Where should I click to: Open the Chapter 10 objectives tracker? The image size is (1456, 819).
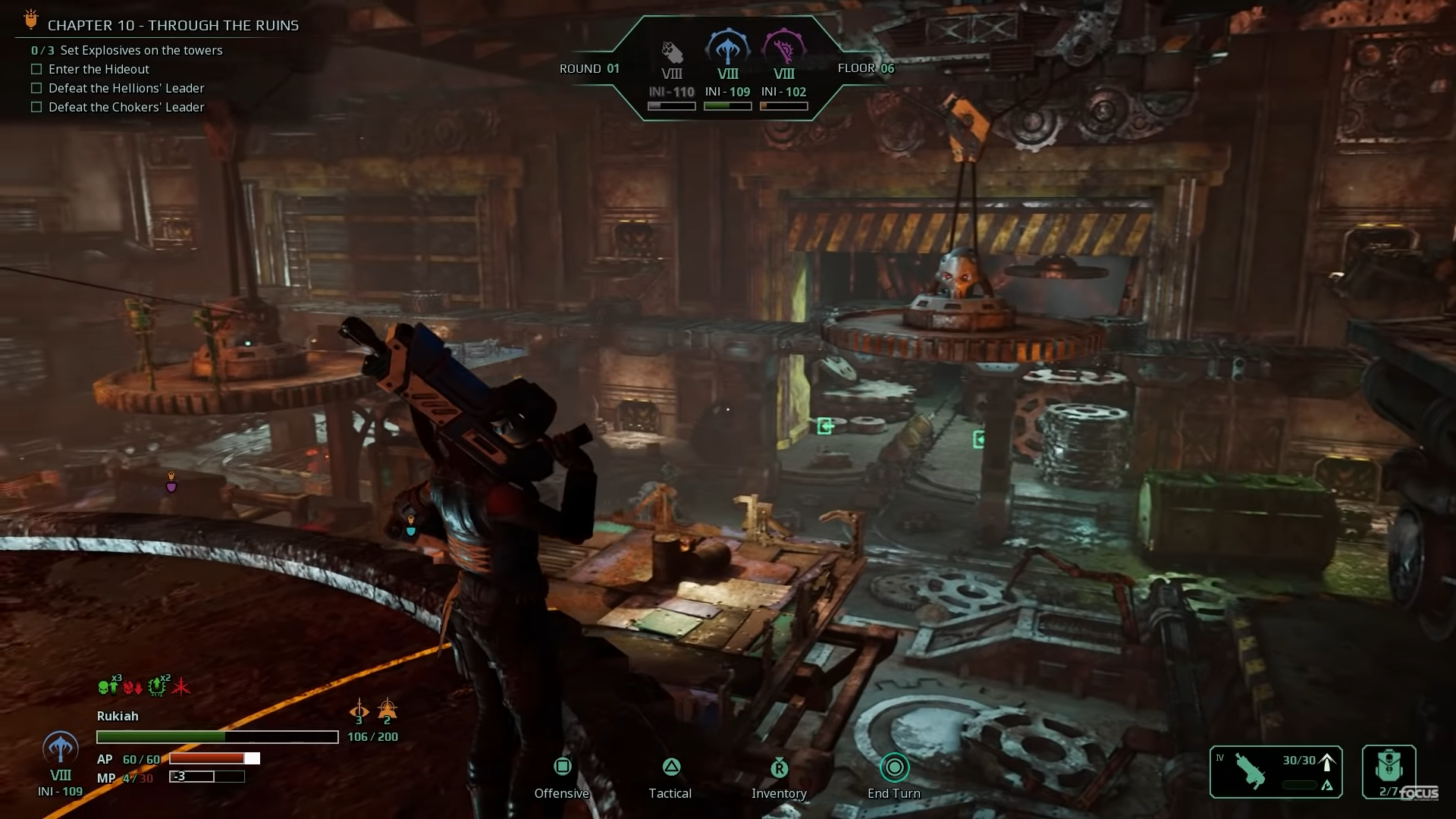pyautogui.click(x=172, y=25)
